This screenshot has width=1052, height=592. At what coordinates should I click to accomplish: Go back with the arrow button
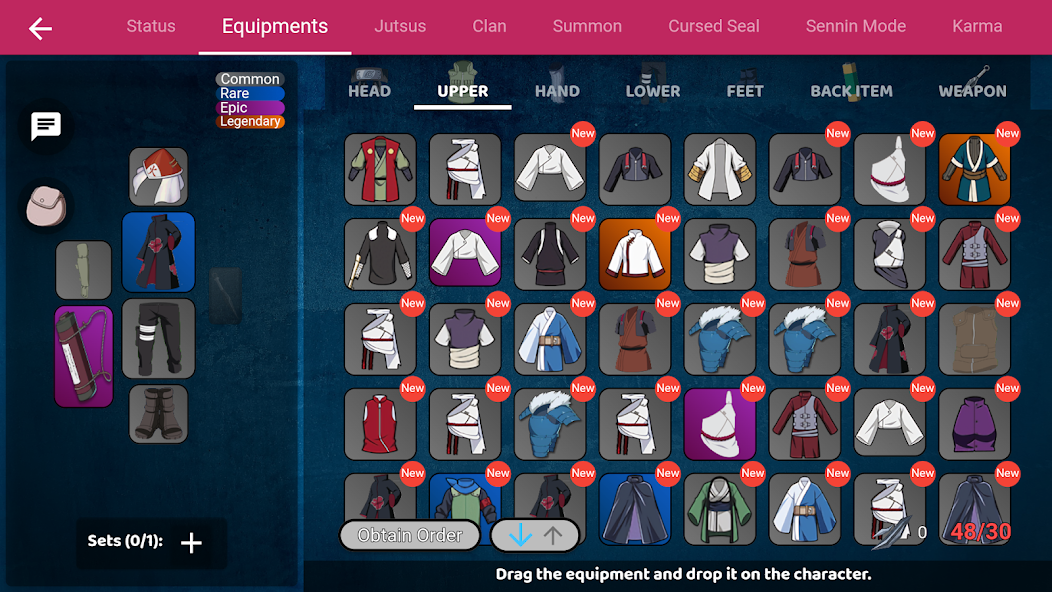pos(40,28)
